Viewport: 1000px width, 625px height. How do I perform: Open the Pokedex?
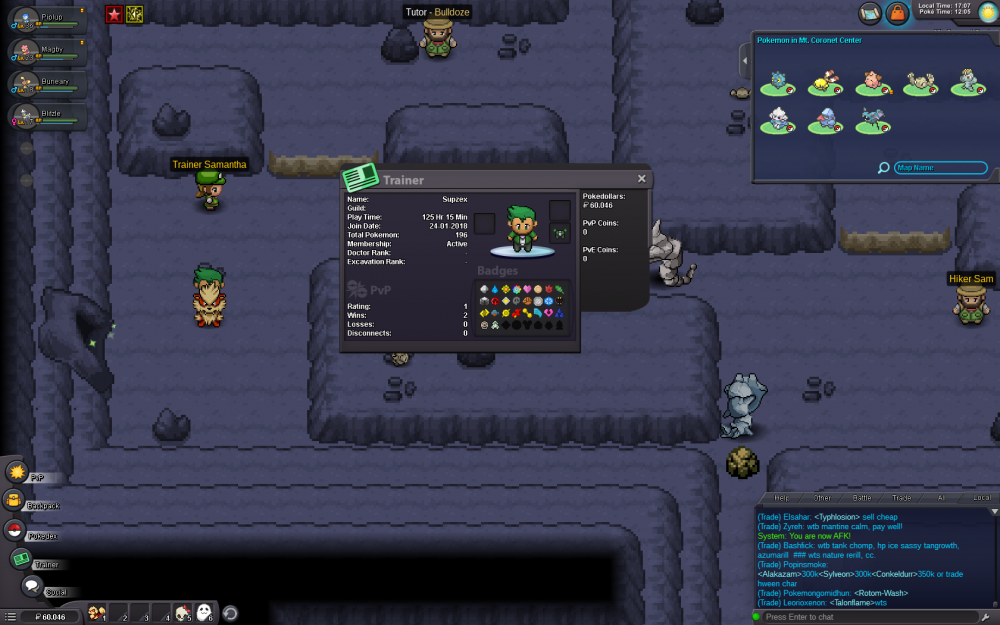pos(14,531)
